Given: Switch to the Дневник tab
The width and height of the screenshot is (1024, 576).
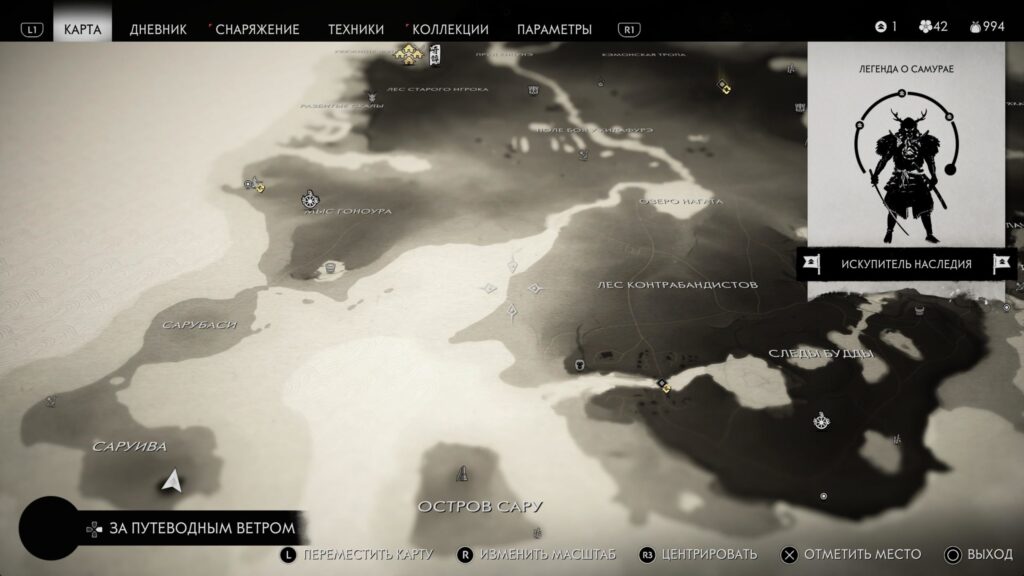Looking at the screenshot, I should coord(158,29).
